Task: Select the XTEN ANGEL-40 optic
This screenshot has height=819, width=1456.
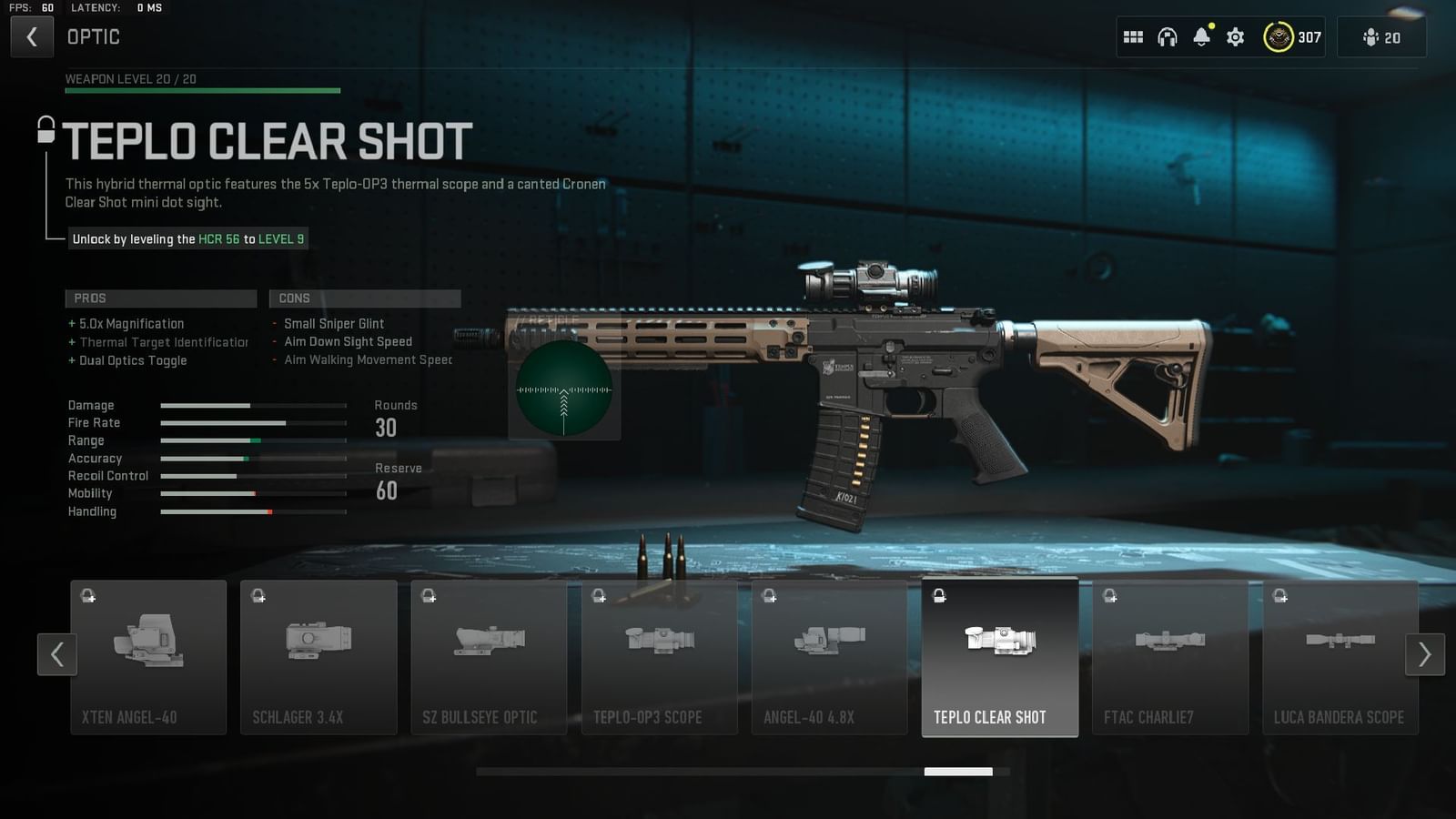Action: pyautogui.click(x=148, y=655)
